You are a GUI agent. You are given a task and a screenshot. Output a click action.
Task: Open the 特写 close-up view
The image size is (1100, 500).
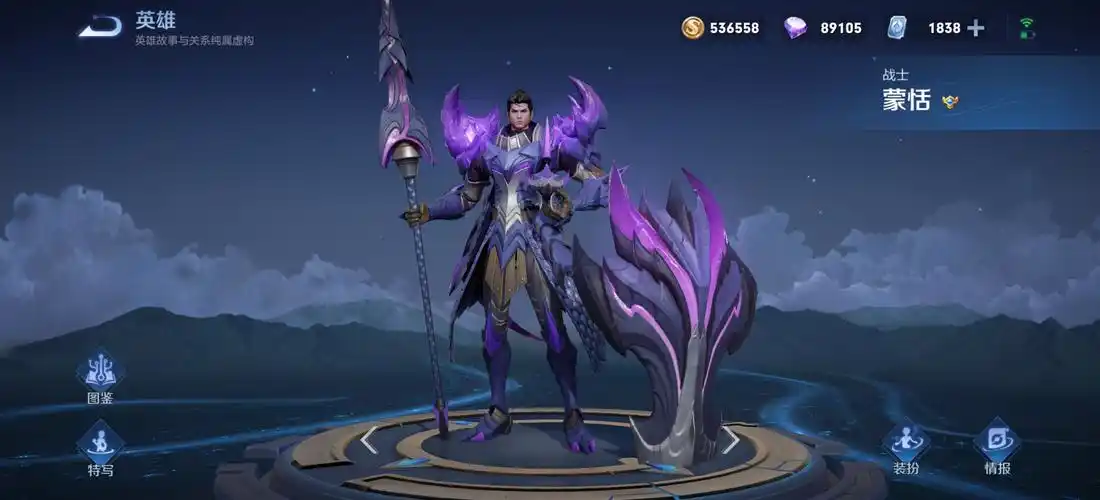[100, 443]
